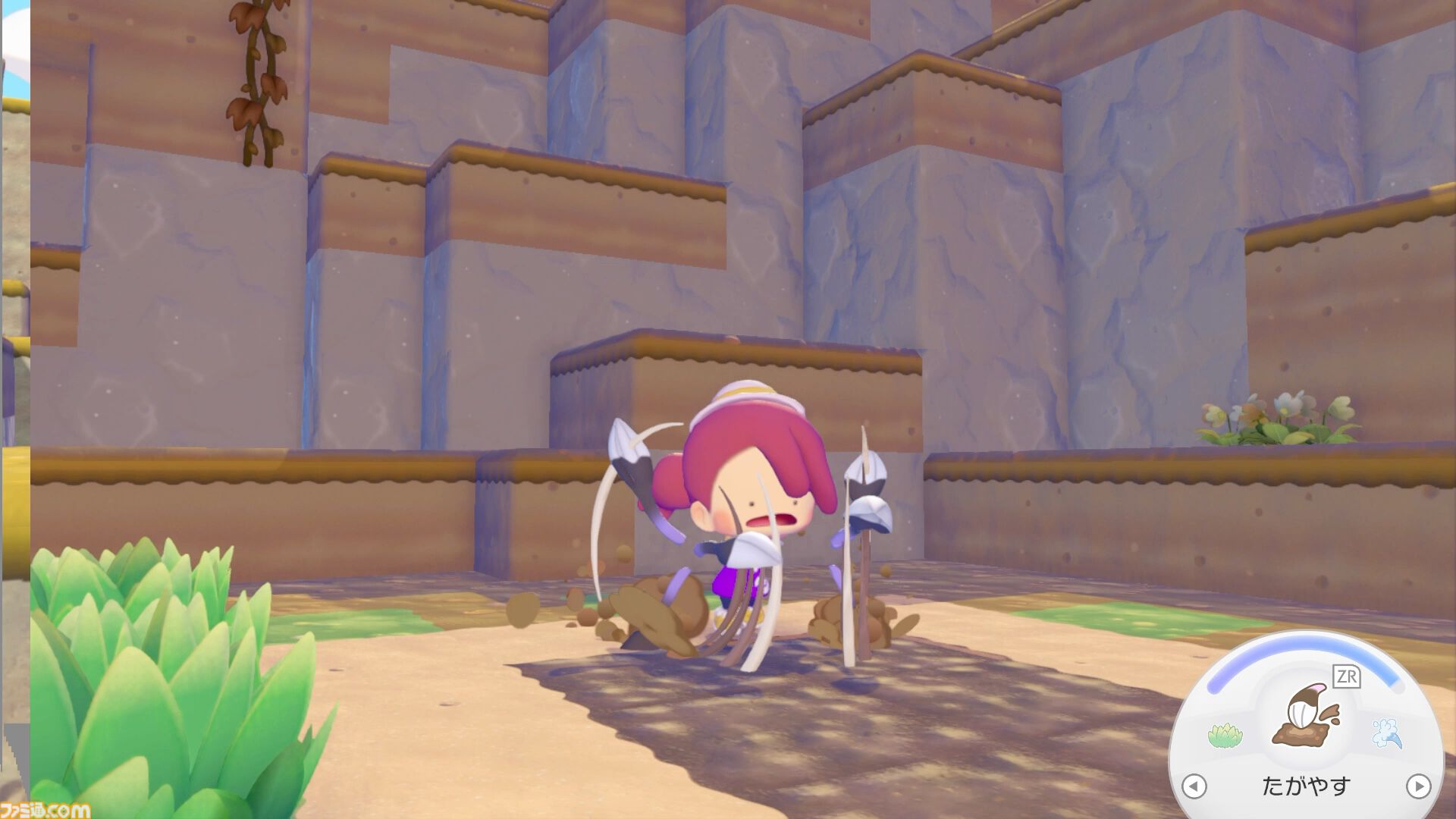1456x819 pixels.
Task: Click the left arrow on the ability wheel
Action: pyautogui.click(x=1194, y=786)
